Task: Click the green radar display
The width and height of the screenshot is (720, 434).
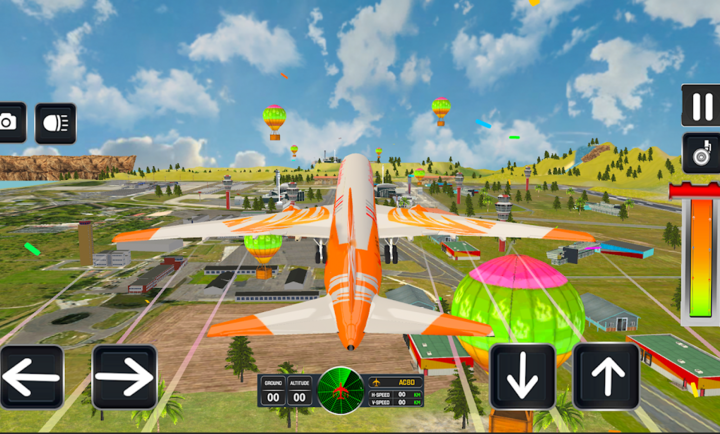Action: coord(340,390)
